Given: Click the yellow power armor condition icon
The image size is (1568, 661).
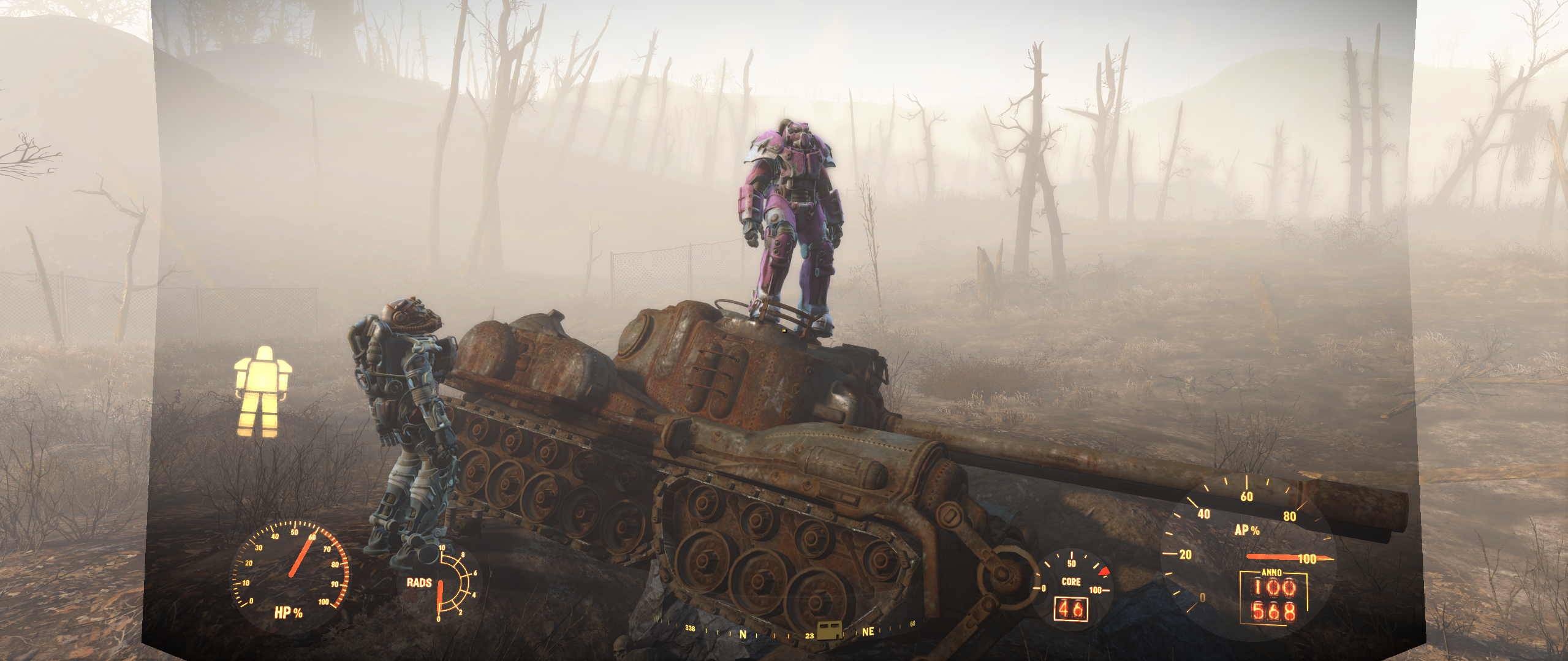Looking at the screenshot, I should [x=263, y=391].
